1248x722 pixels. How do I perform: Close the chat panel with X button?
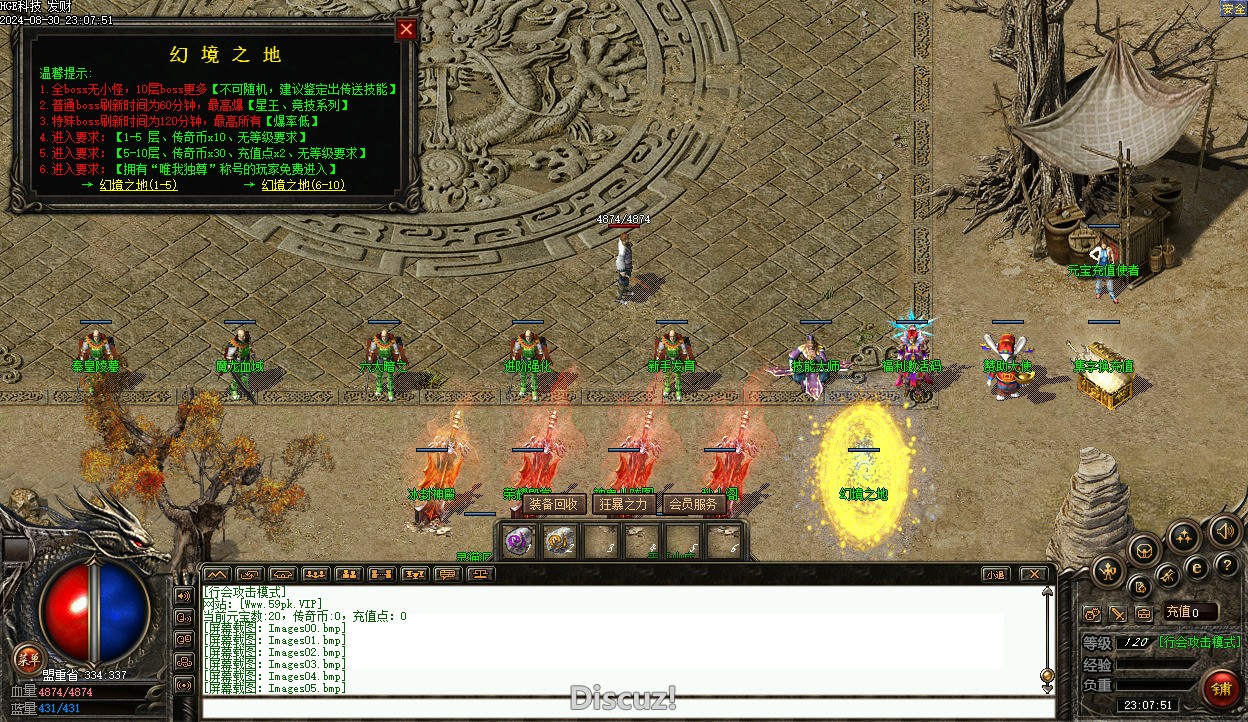[x=1033, y=574]
